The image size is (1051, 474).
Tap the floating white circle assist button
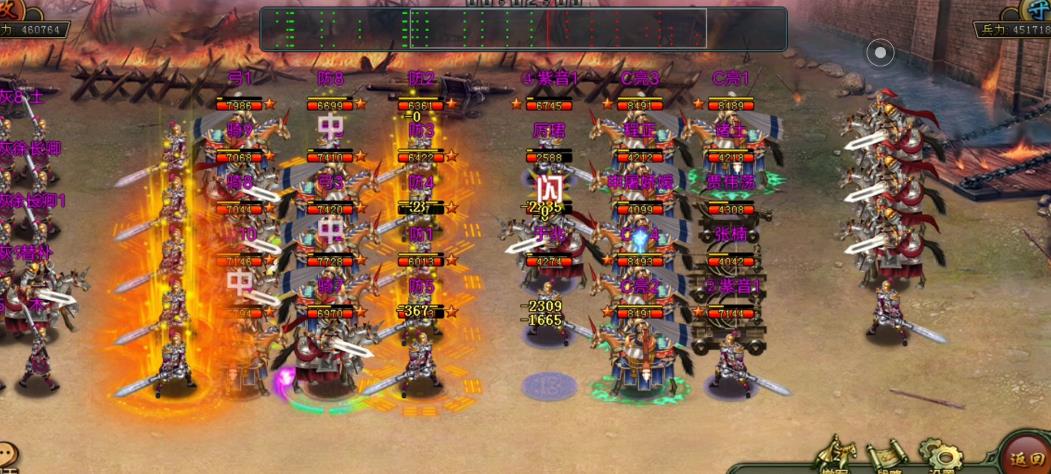click(x=880, y=53)
